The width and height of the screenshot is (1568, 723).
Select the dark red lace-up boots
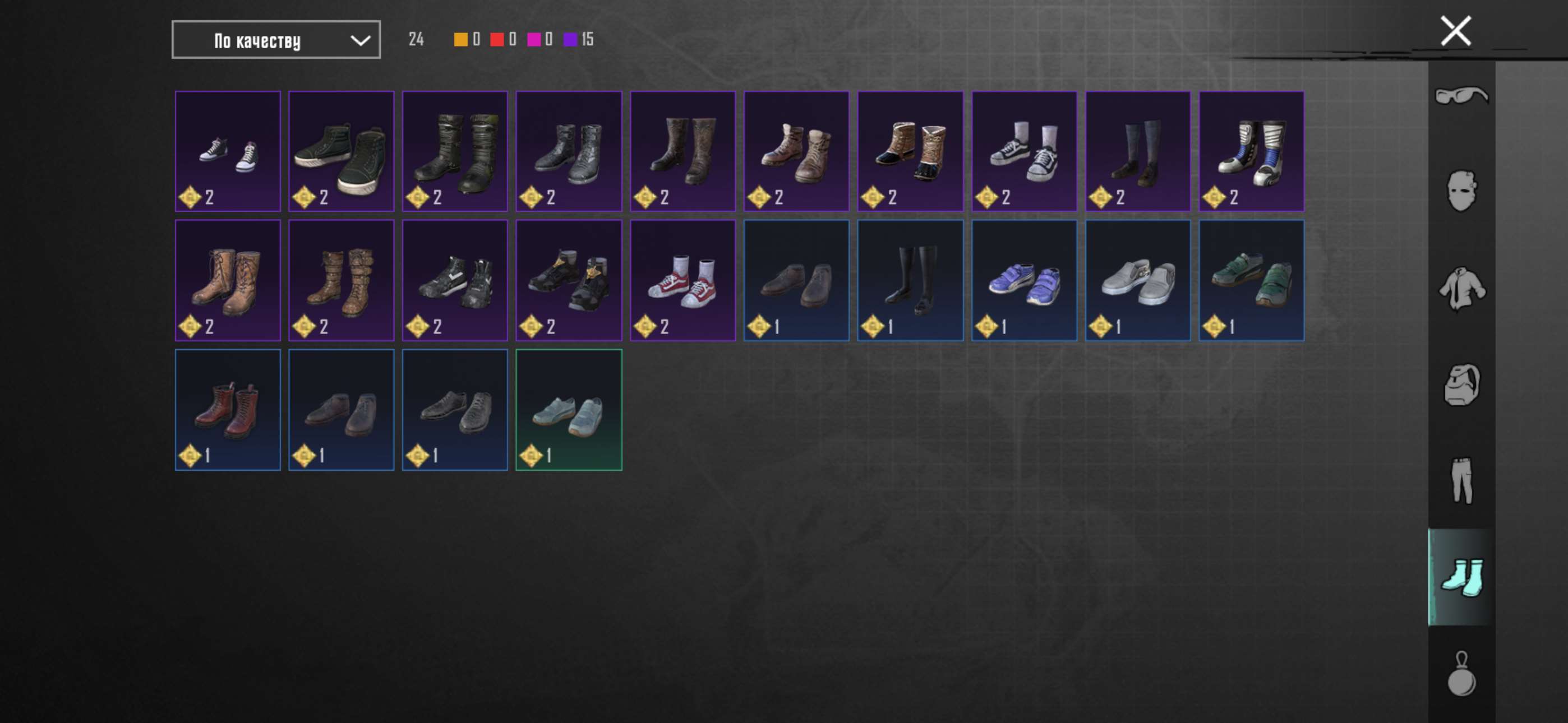coord(228,410)
